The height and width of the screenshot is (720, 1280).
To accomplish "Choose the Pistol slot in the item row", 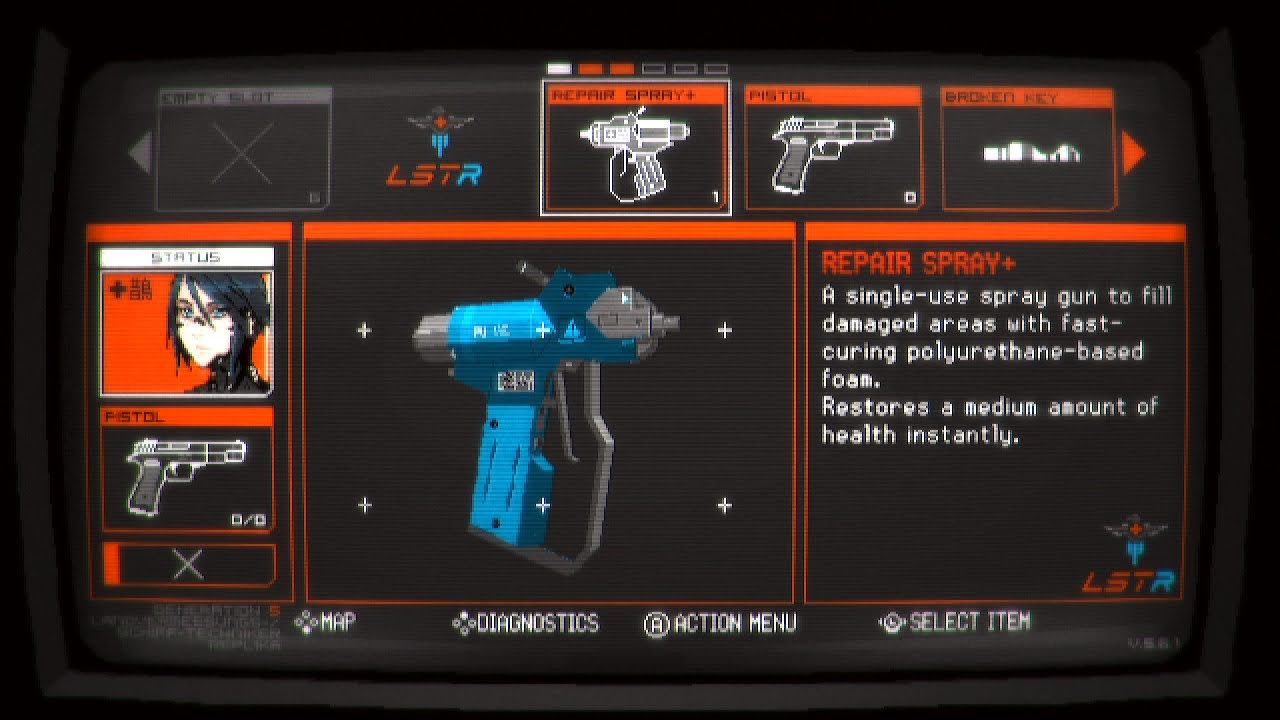I will click(833, 148).
